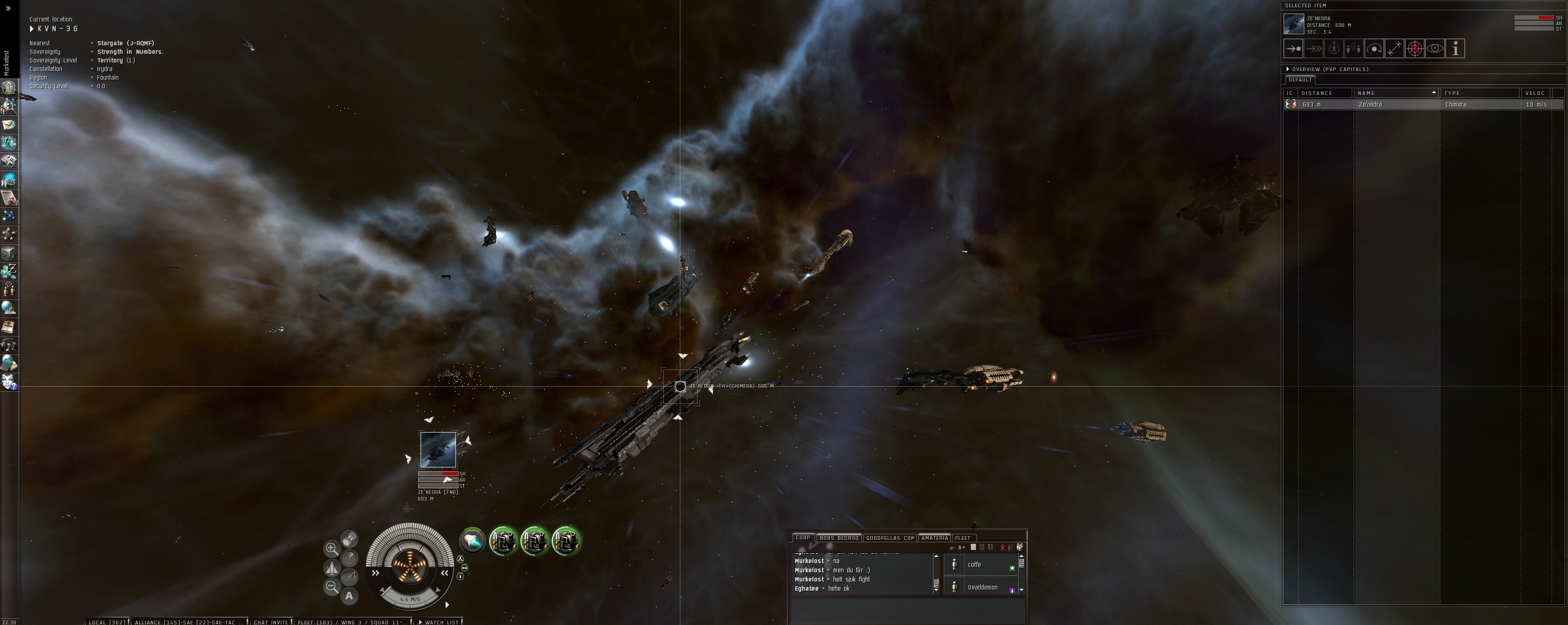Show info on the selected item
This screenshot has width=1568, height=625.
click(1455, 49)
